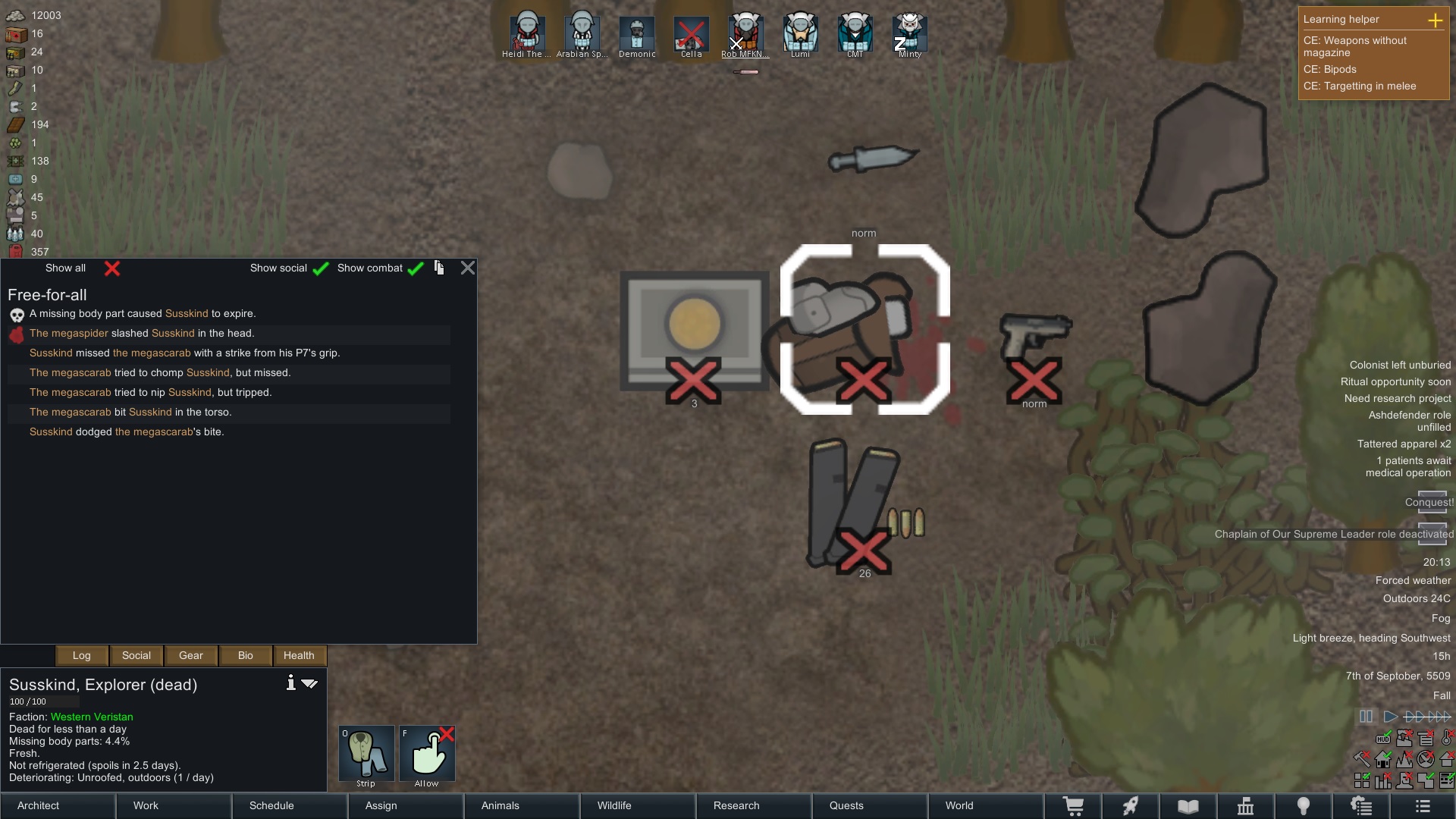Disable the Show social filter
Screen dimensions: 1456x819
click(321, 268)
